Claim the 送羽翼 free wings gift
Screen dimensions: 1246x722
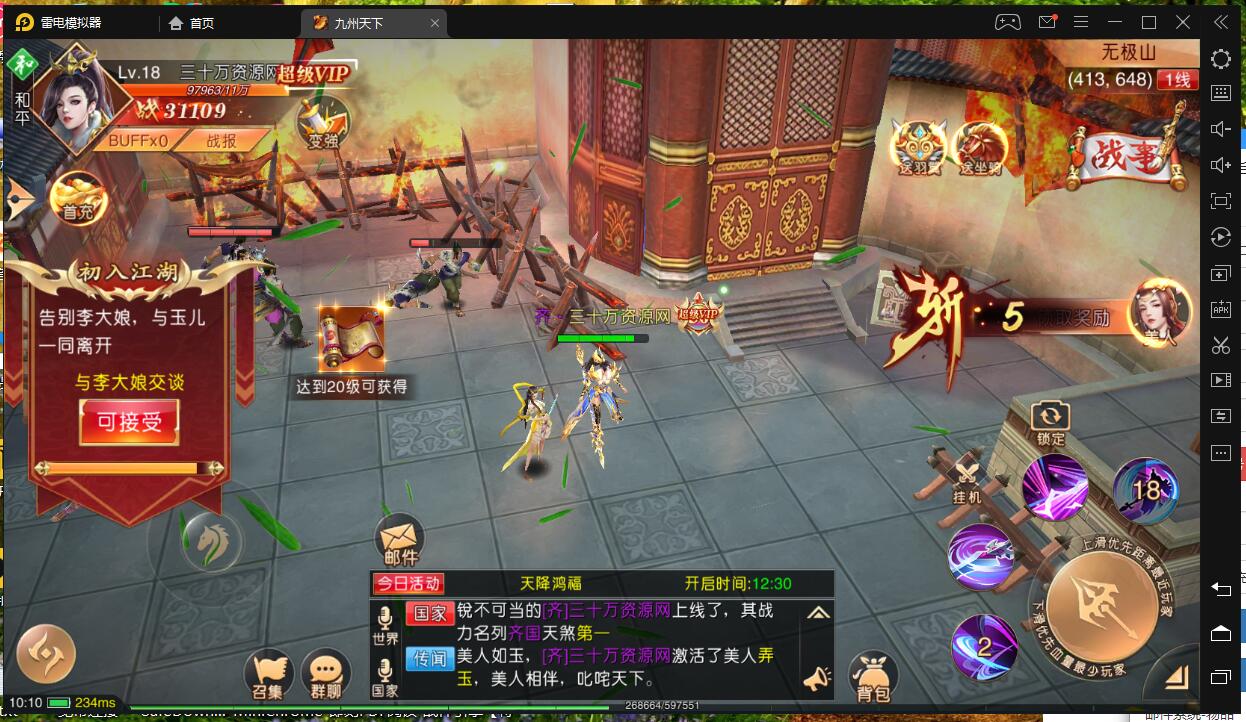pos(918,149)
